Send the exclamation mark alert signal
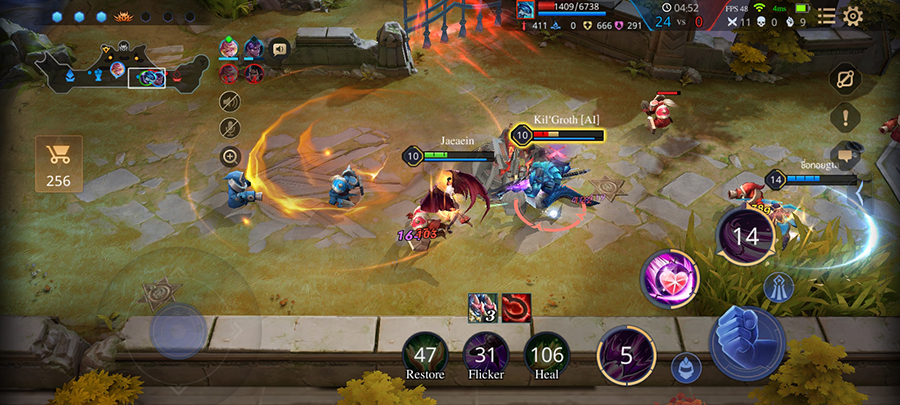 (x=845, y=116)
